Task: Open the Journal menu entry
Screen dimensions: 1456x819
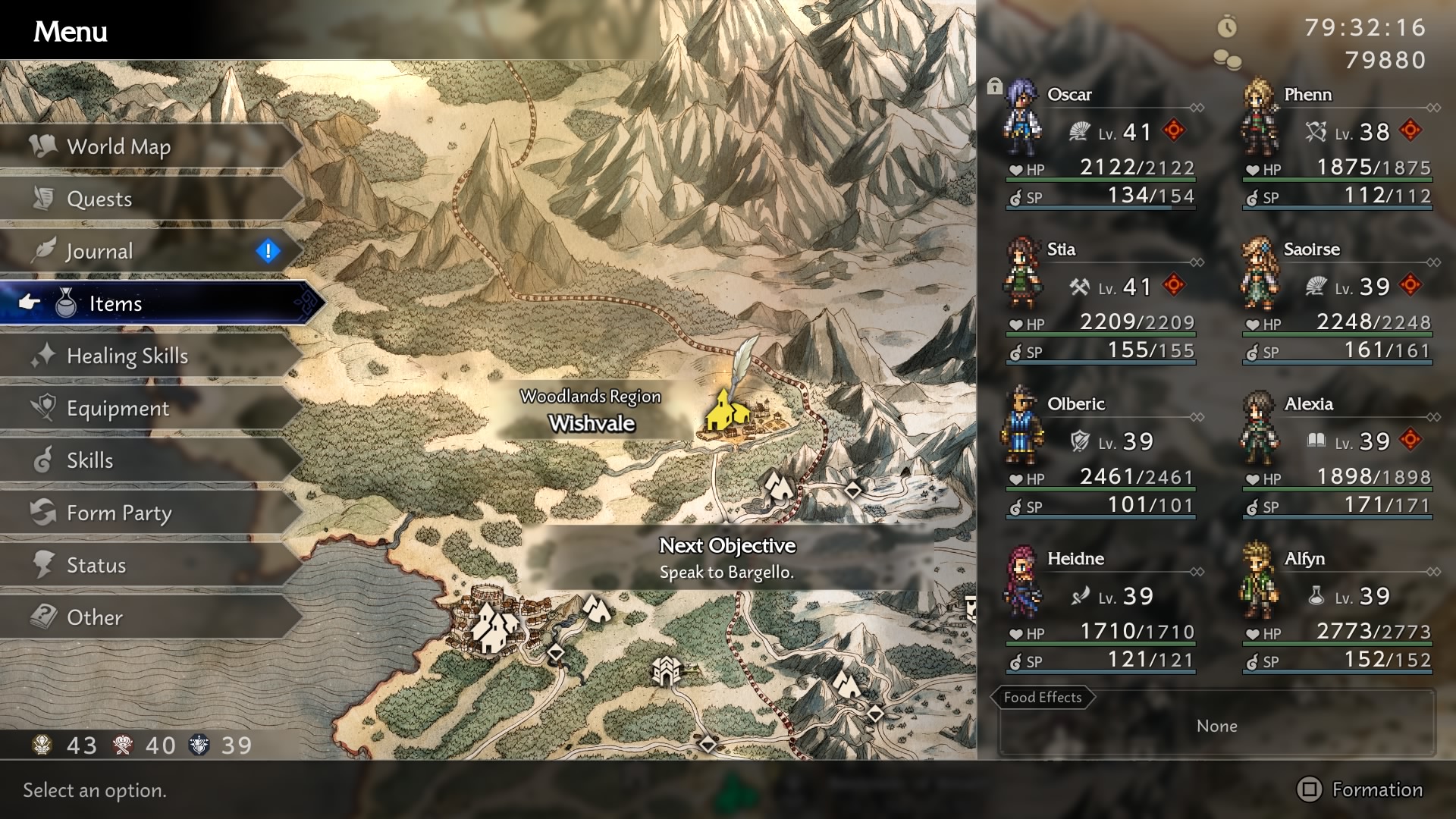Action: pyautogui.click(x=99, y=251)
